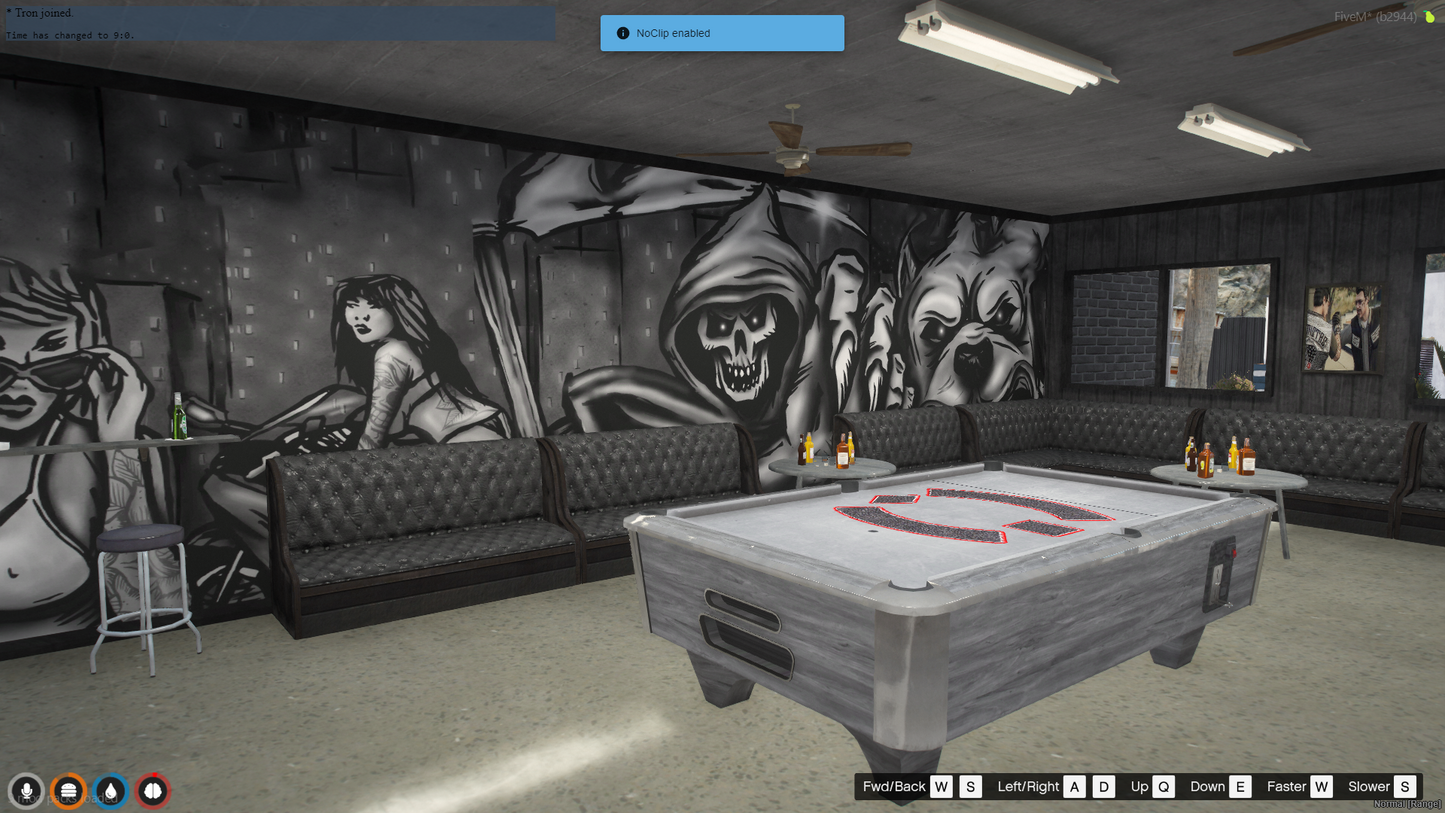This screenshot has width=1445, height=813.
Task: Open the chat box with Tron joined message
Action: coord(280,24)
